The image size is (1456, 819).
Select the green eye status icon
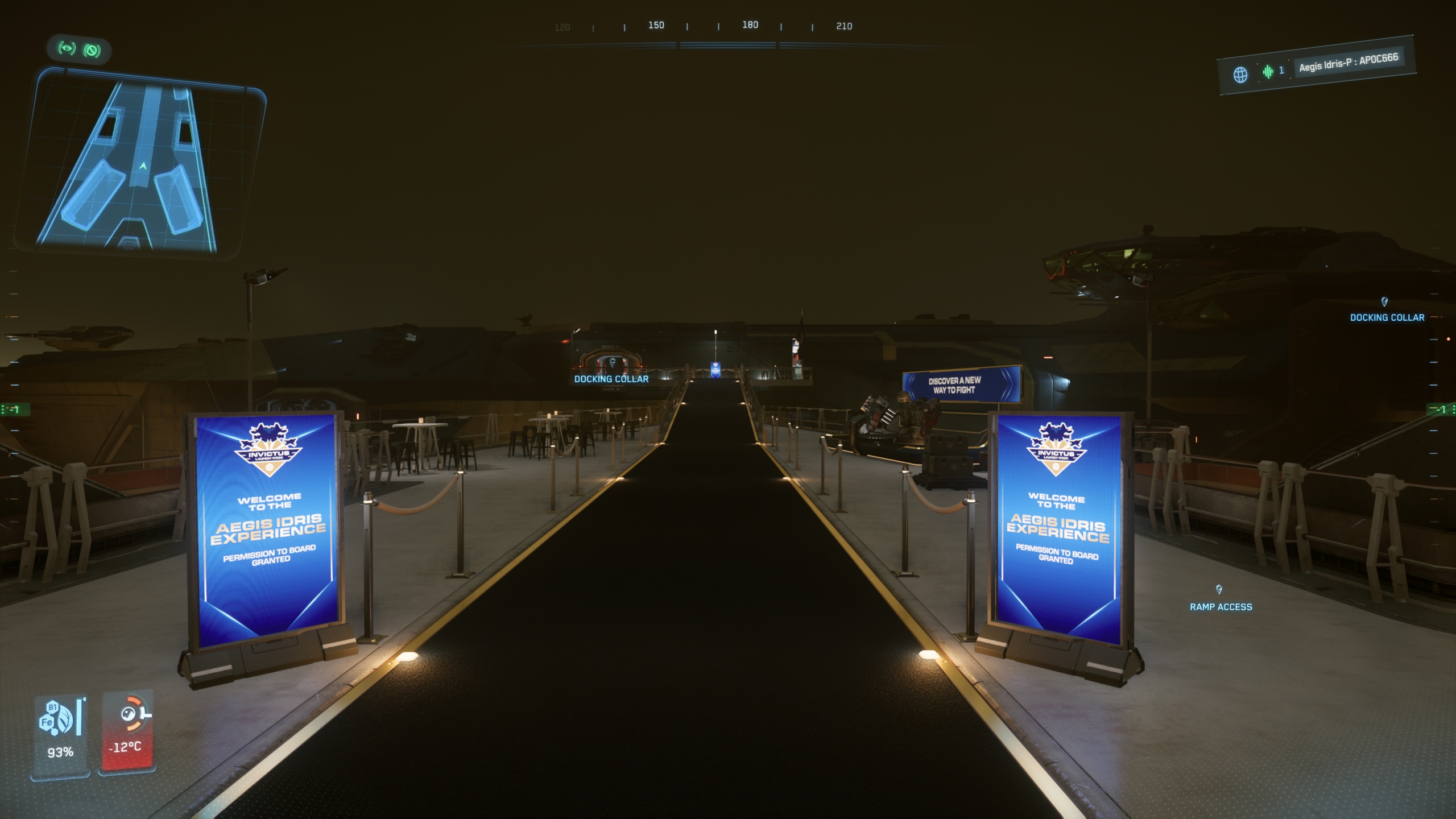[x=67, y=48]
